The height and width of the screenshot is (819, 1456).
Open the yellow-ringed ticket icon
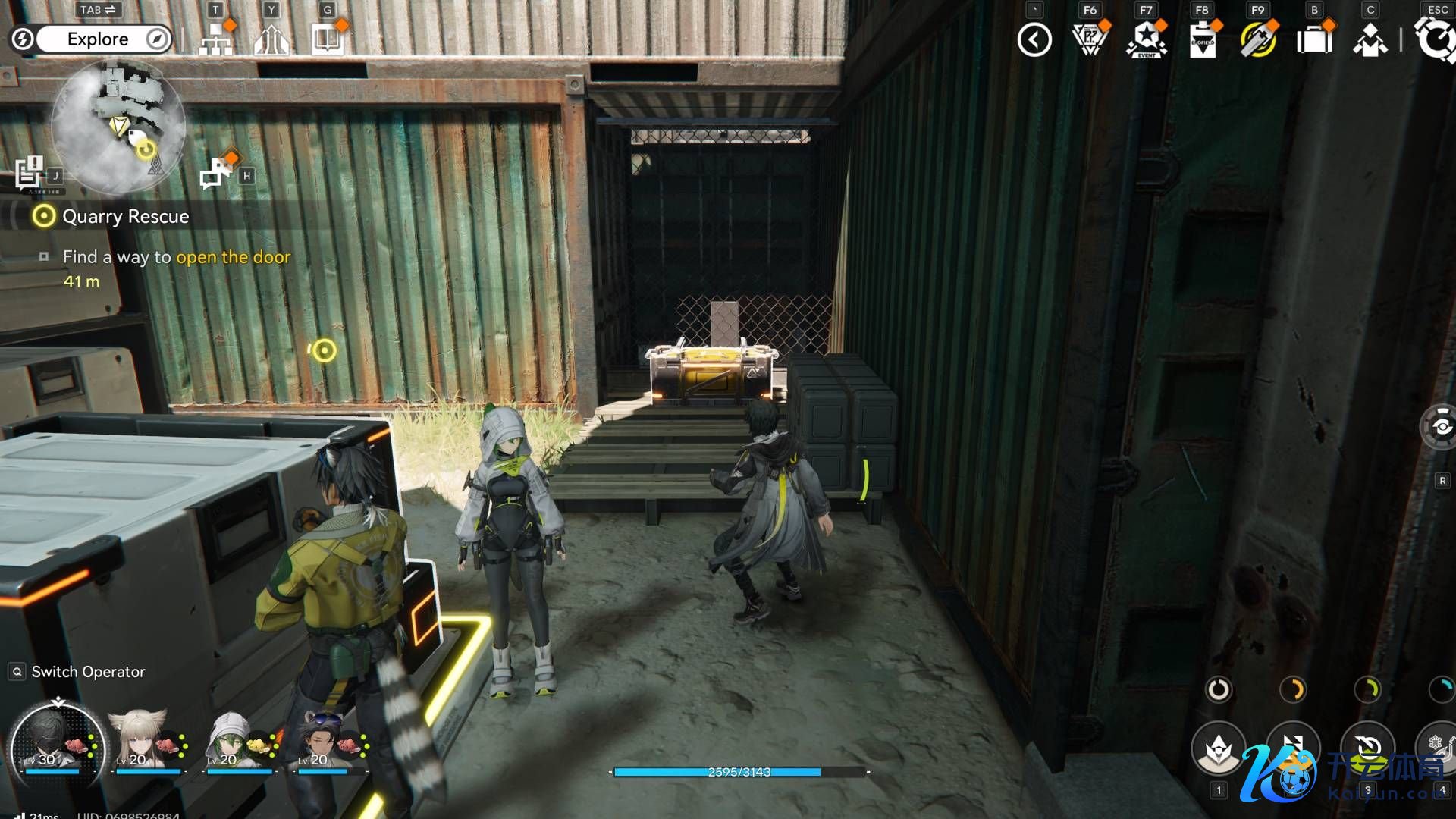pyautogui.click(x=1258, y=39)
